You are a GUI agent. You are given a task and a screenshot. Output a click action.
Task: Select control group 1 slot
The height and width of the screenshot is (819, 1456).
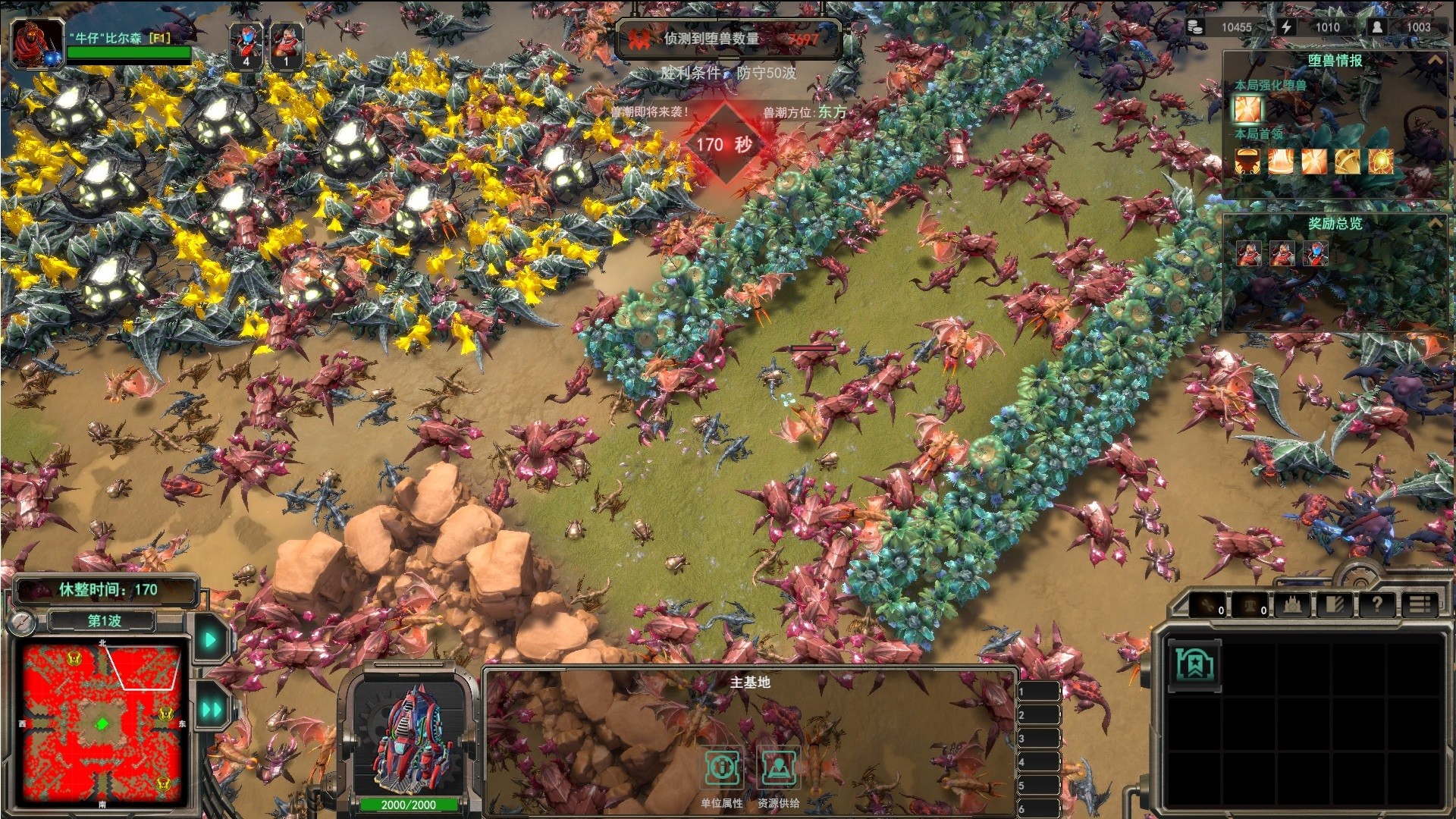coord(1037,692)
